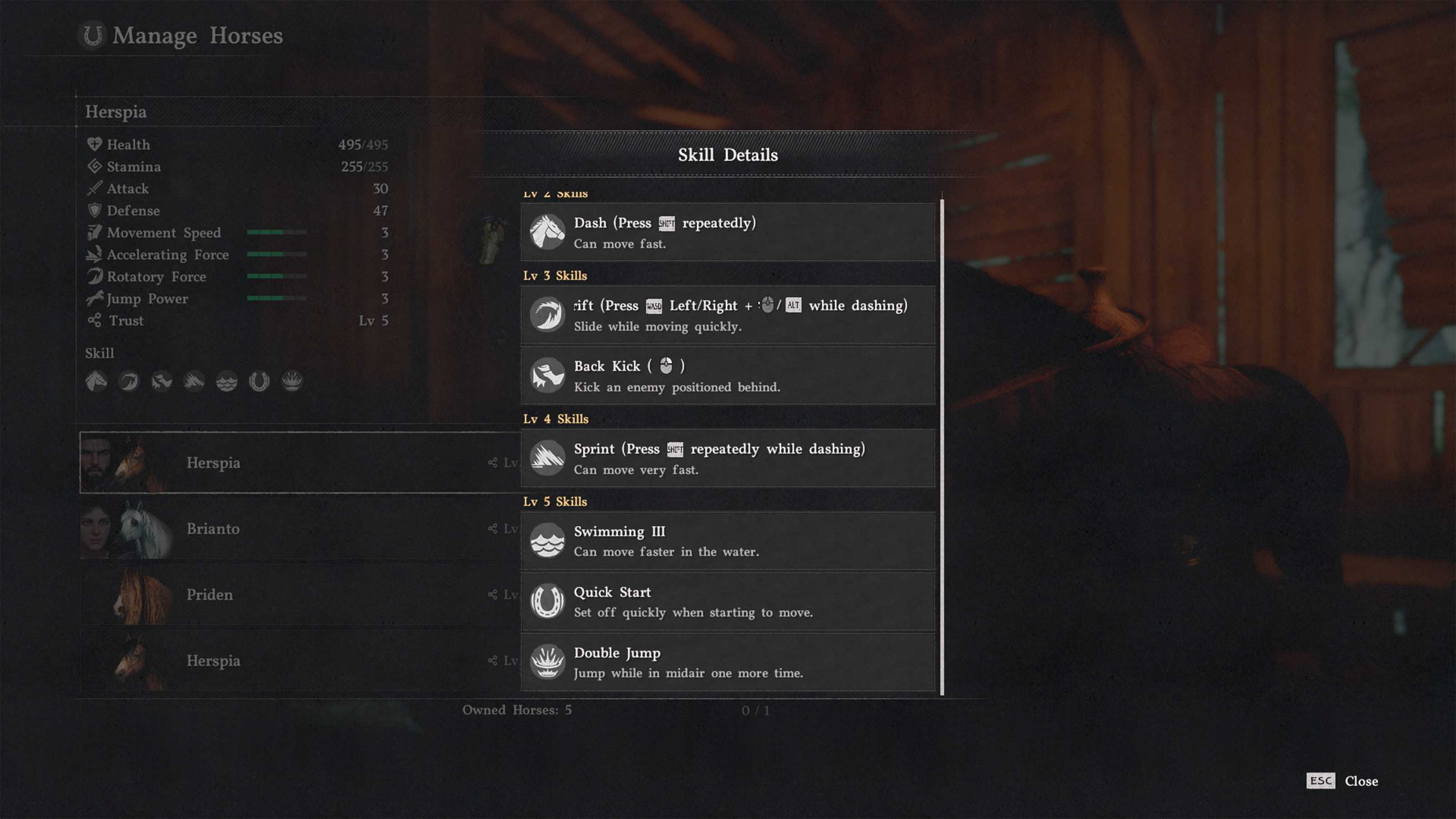Open the Dash skill entry in Skill Details
Viewport: 1456px width, 819px height.
click(728, 233)
